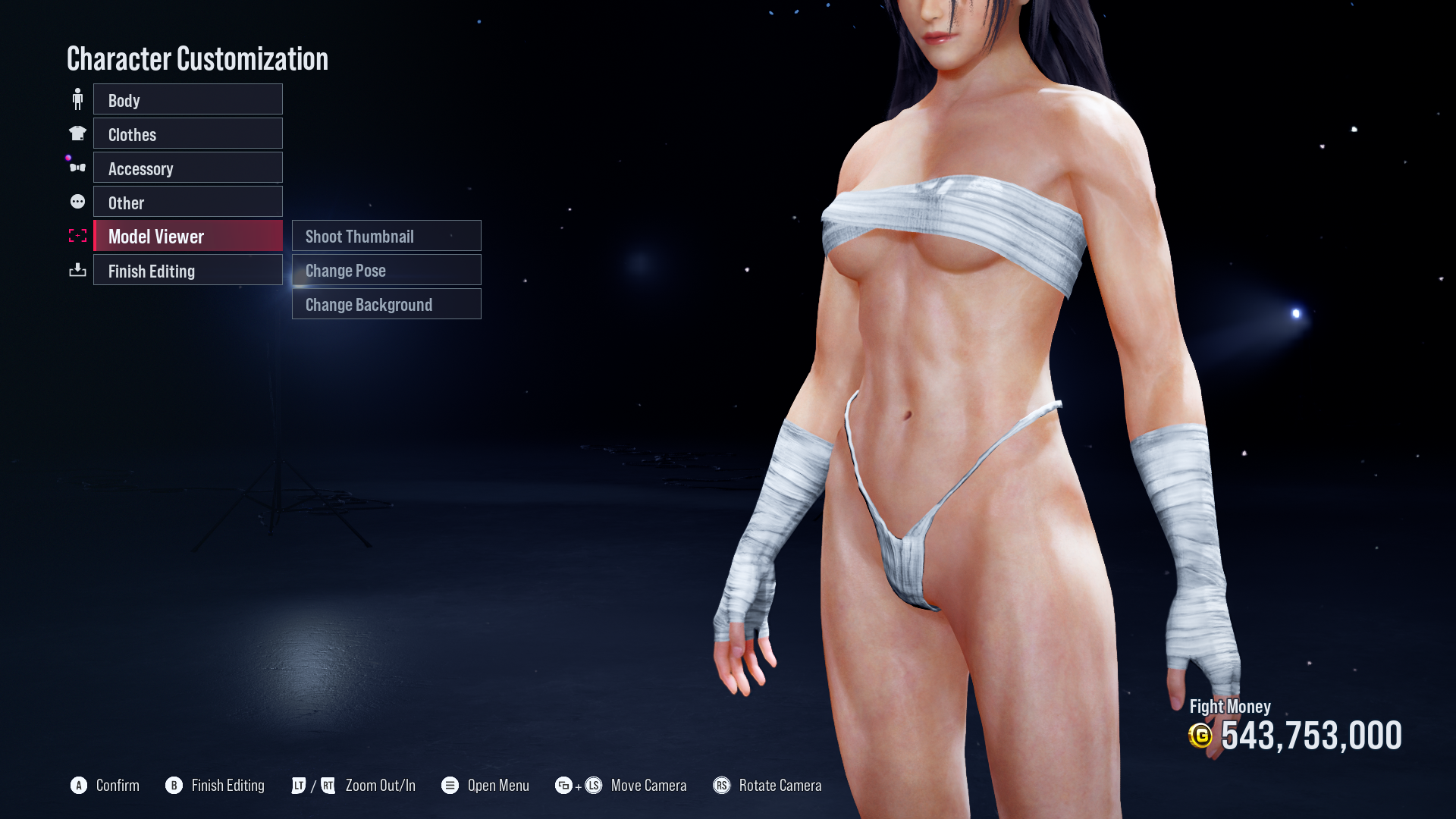Select Change Background in the submenu
Image resolution: width=1456 pixels, height=819 pixels.
click(x=386, y=304)
